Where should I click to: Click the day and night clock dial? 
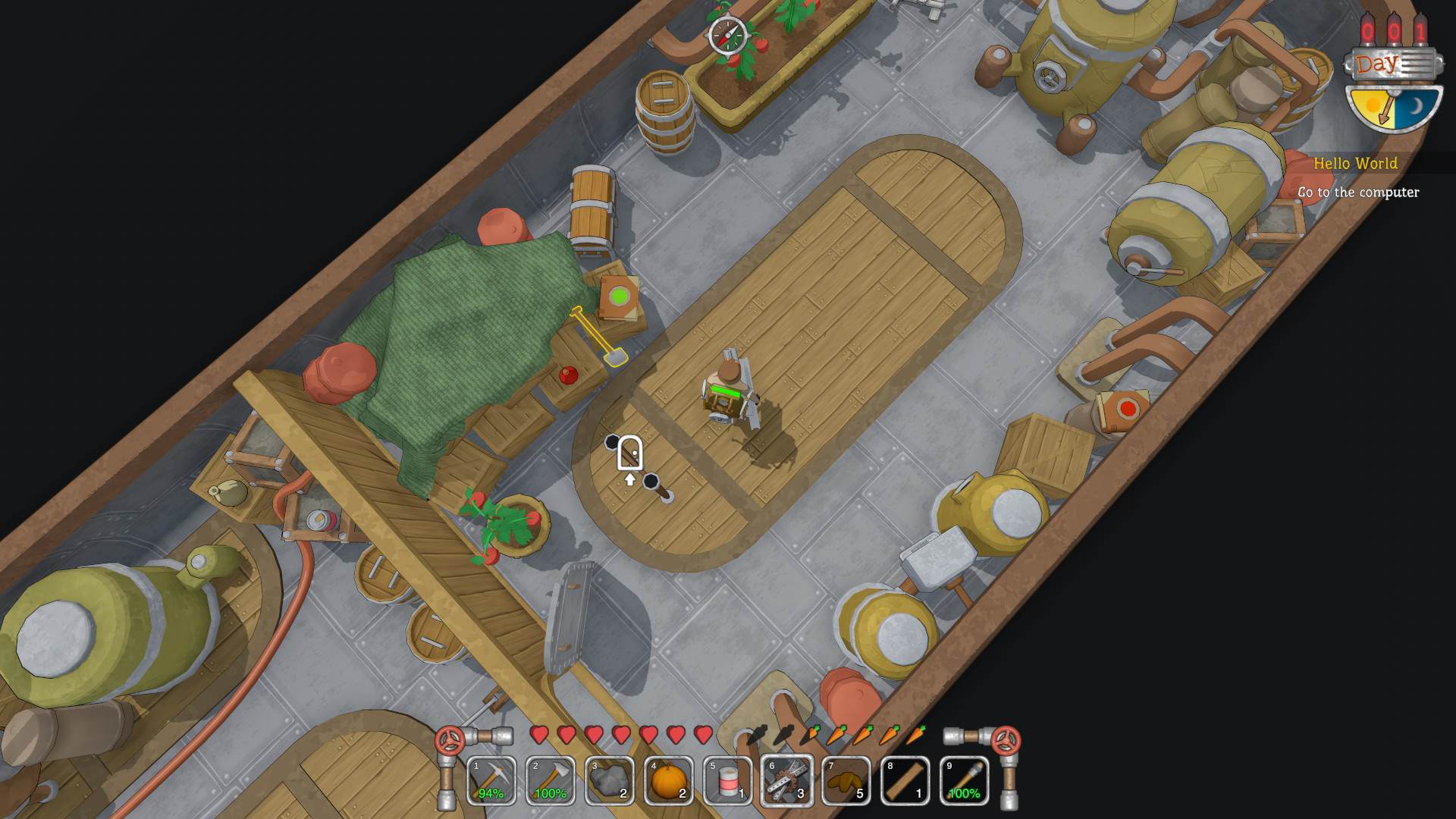[1393, 108]
